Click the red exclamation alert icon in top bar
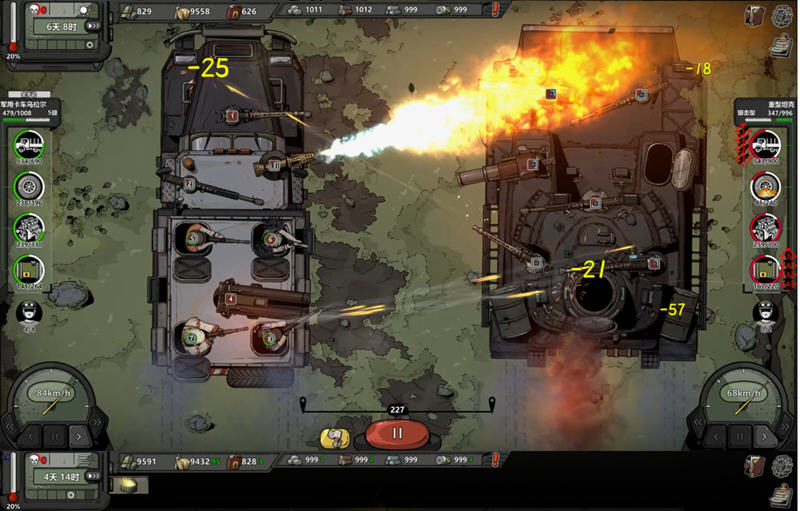The height and width of the screenshot is (511, 800). tap(497, 10)
